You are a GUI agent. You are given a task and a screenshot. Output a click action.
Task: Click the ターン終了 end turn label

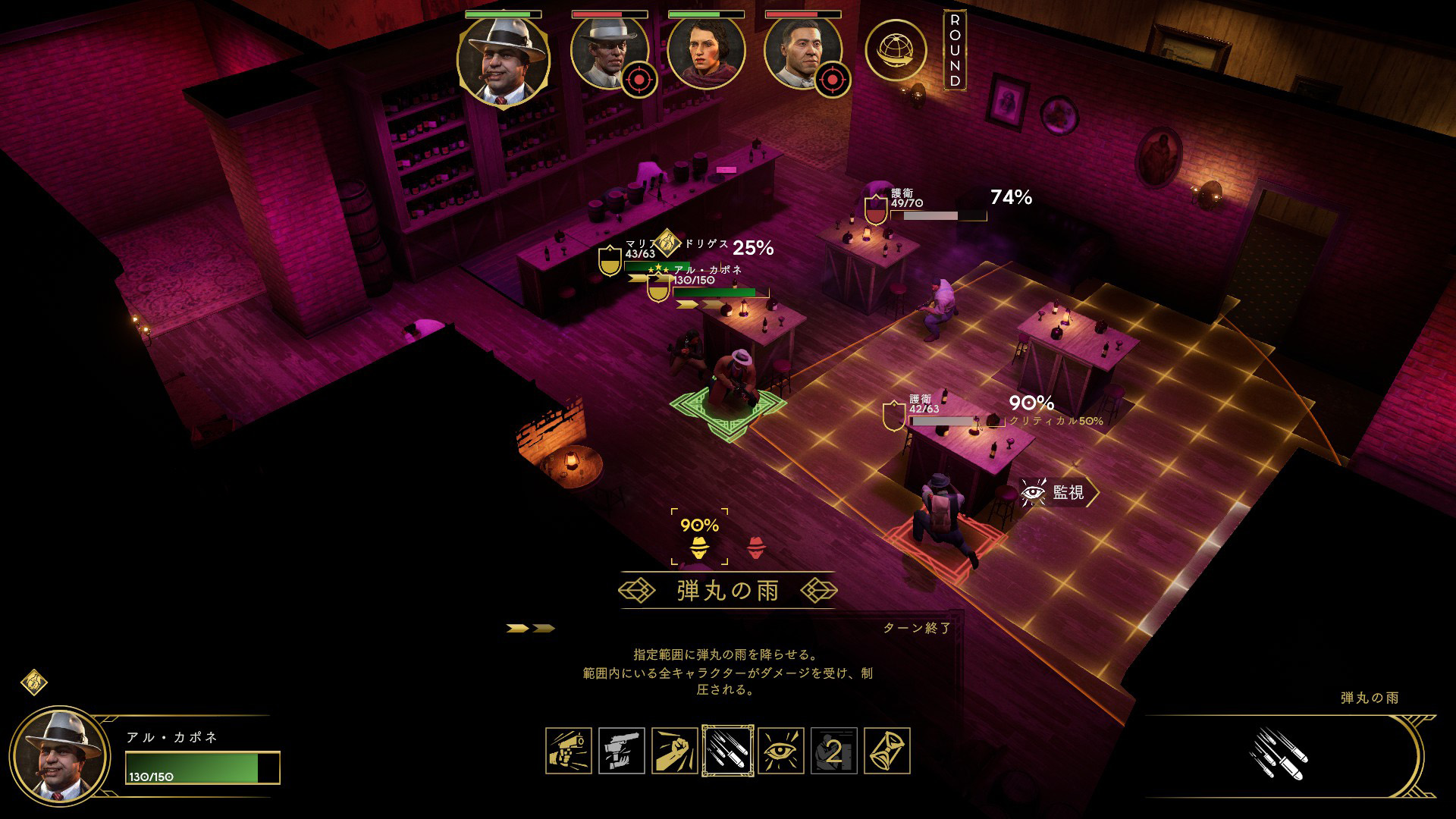[916, 628]
